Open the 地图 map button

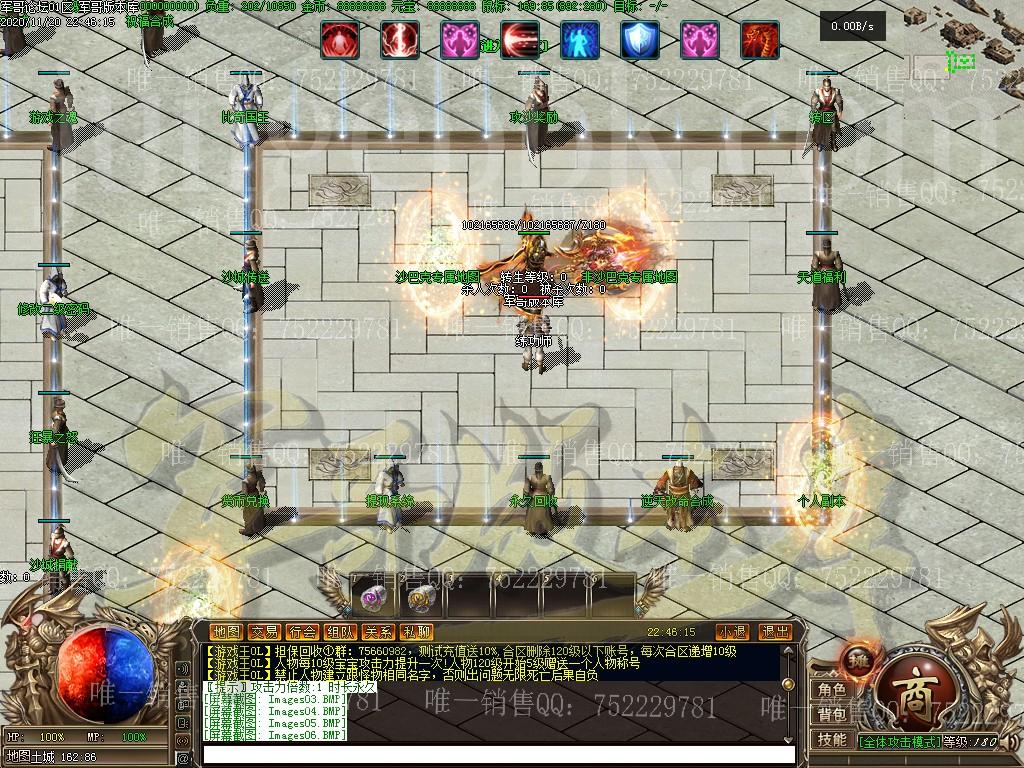tap(227, 632)
